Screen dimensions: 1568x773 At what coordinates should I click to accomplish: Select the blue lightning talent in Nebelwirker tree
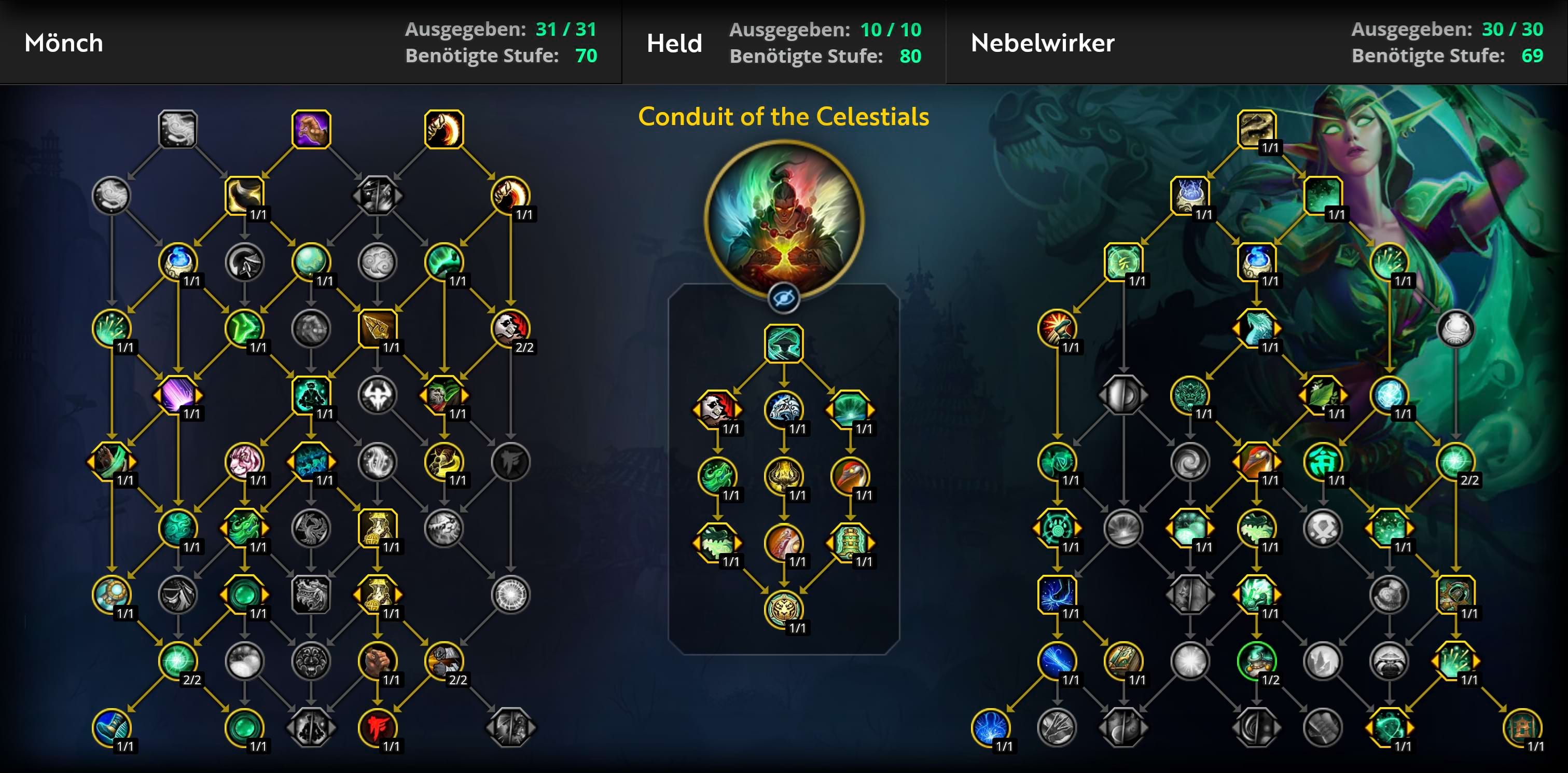(1057, 594)
